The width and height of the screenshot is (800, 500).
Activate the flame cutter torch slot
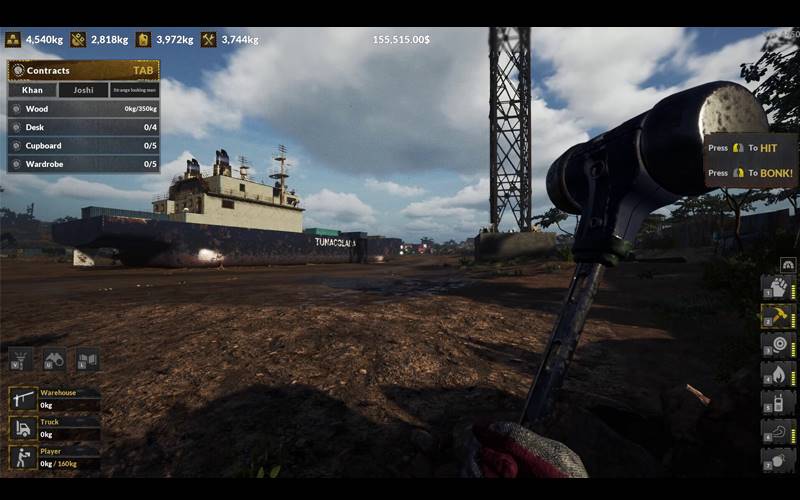coord(778,374)
